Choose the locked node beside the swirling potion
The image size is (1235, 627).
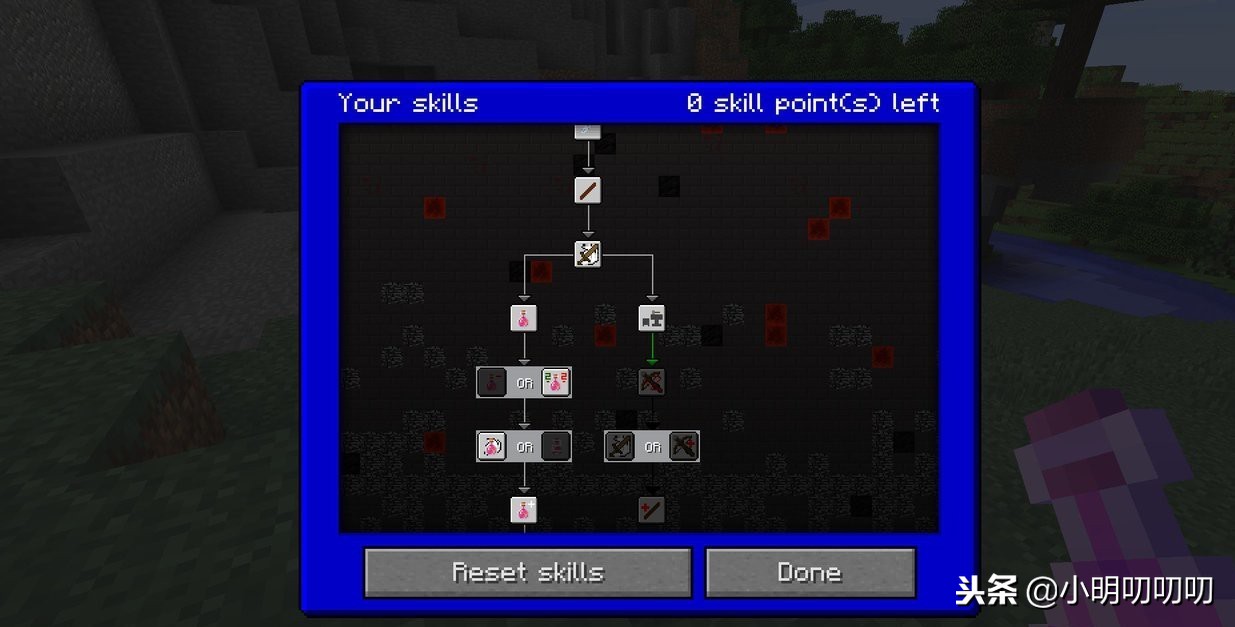point(556,446)
